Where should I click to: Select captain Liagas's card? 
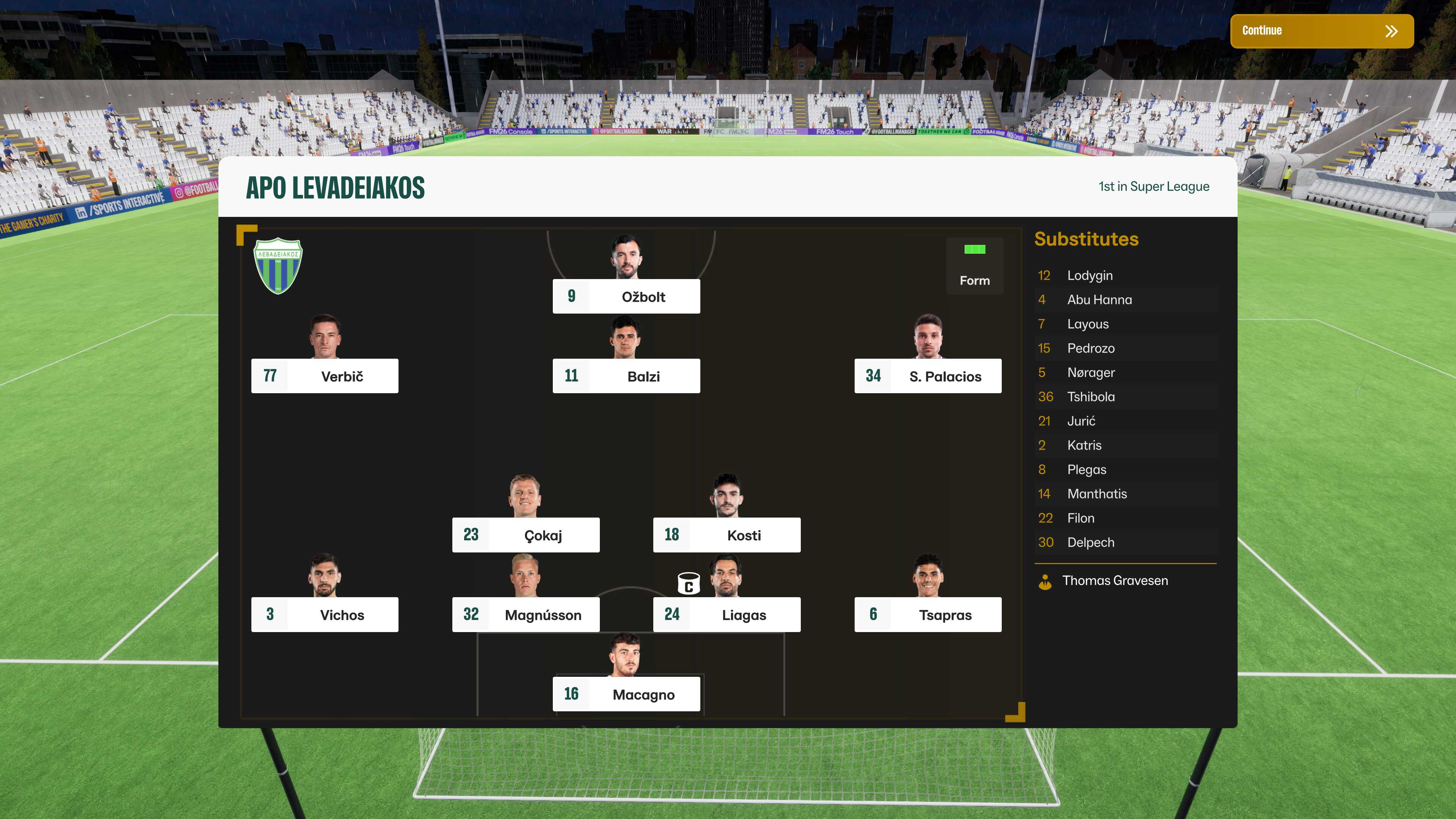click(x=727, y=614)
